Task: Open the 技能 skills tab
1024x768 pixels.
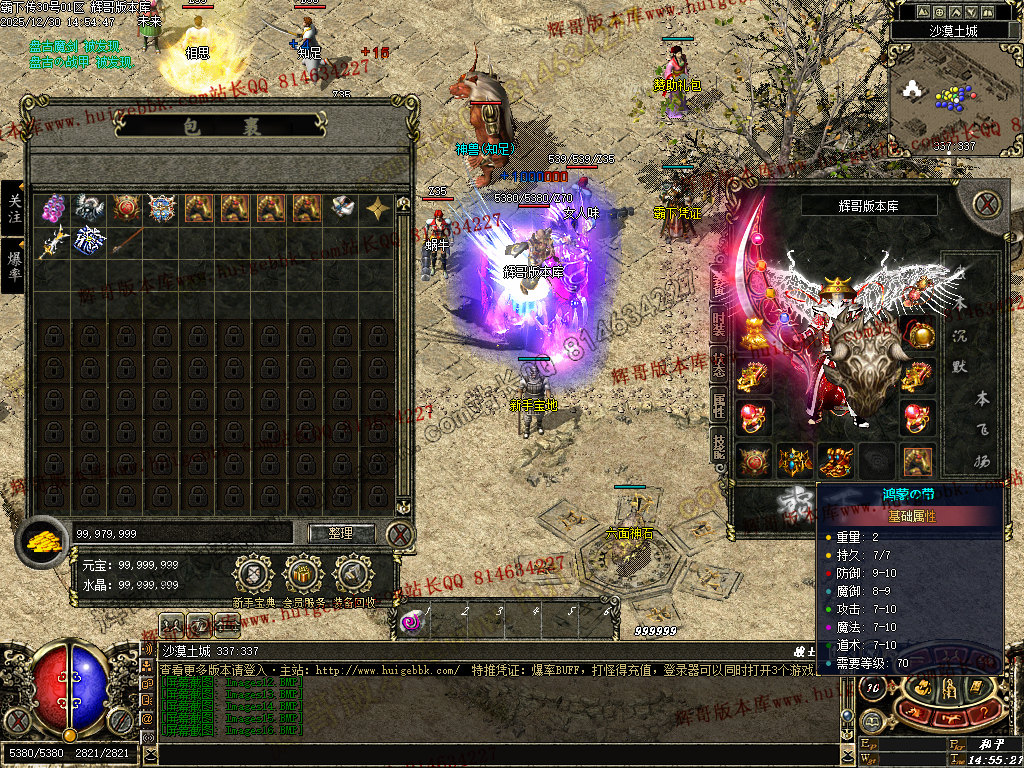Action: coord(719,446)
